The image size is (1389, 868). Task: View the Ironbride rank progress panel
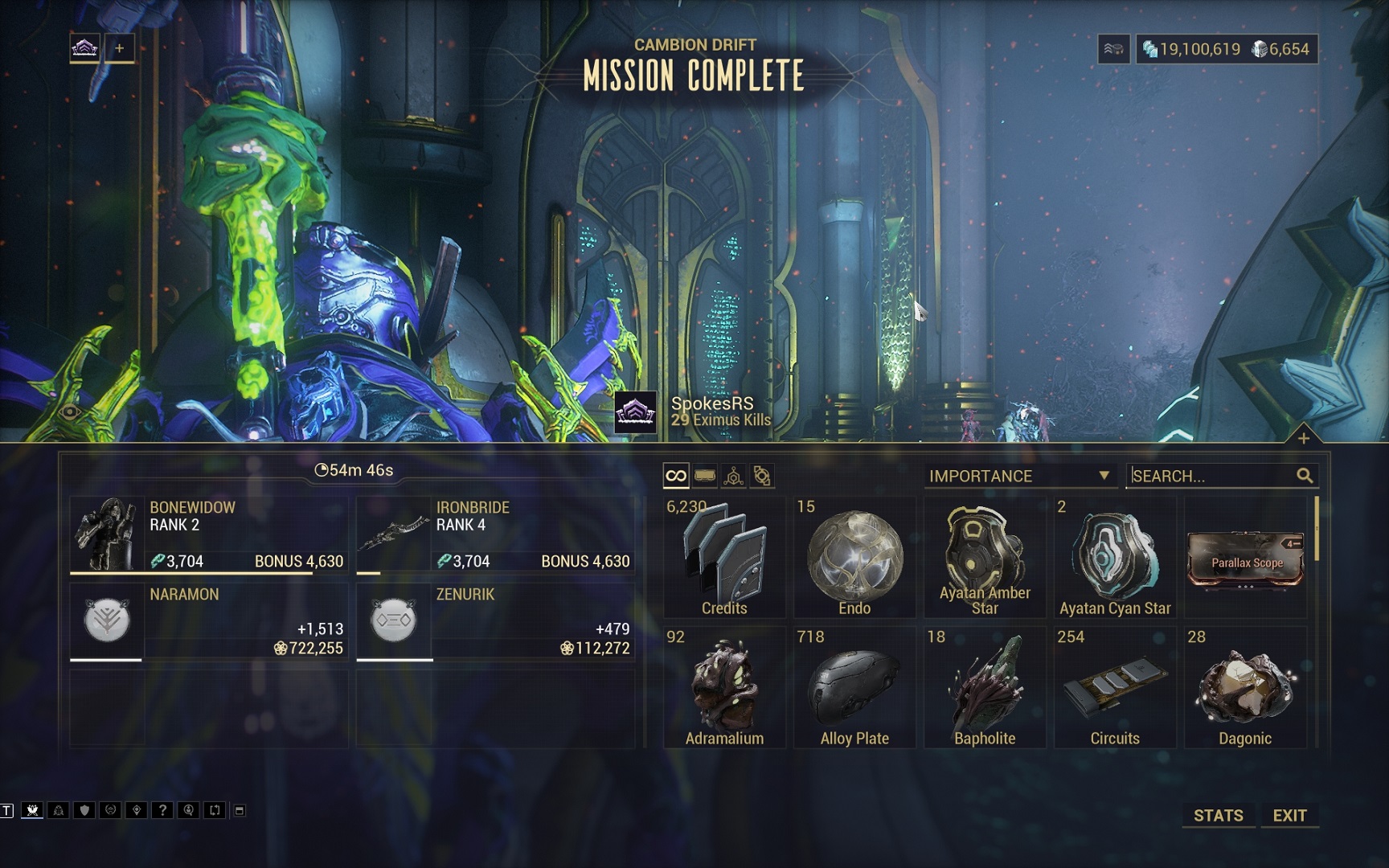click(495, 534)
